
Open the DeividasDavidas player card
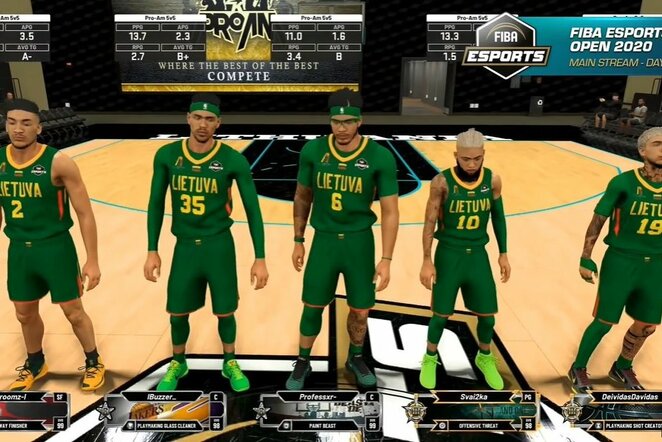point(615,411)
